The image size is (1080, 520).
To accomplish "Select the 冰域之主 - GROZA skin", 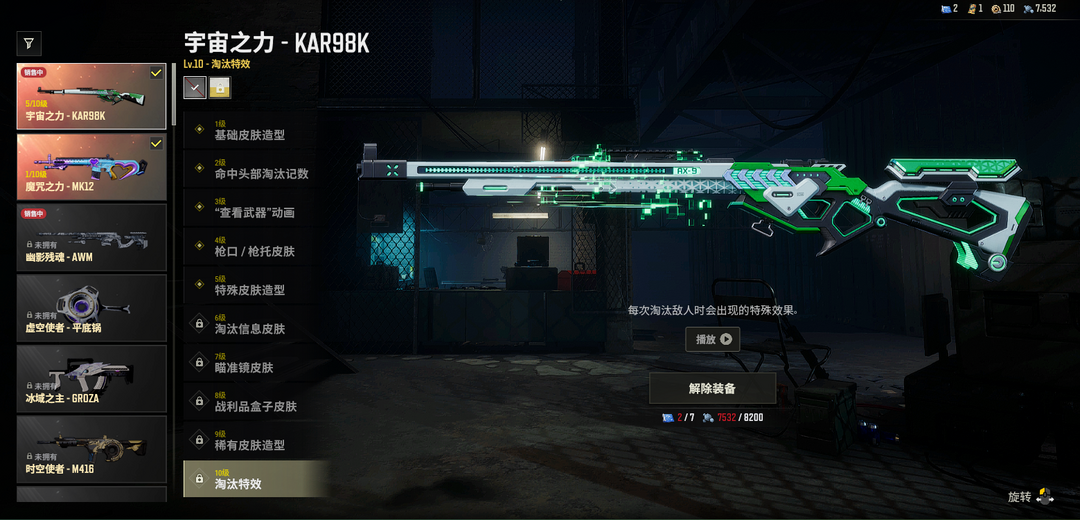I will click(x=91, y=379).
